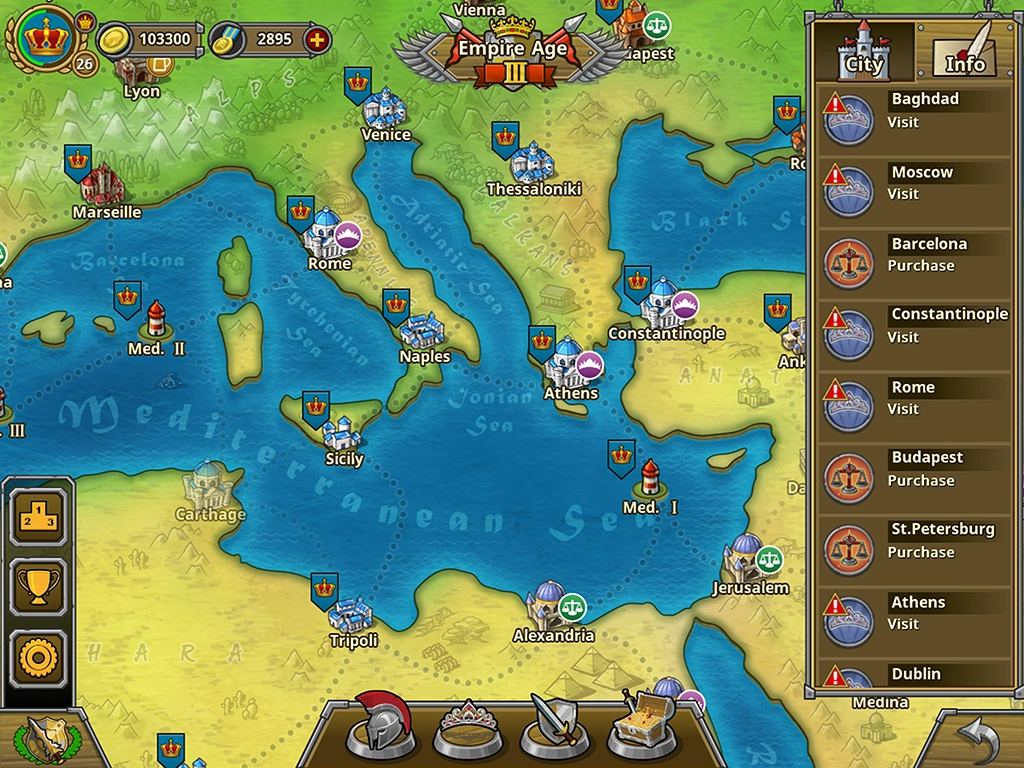Choose the Med. I lighthouse mission
This screenshot has width=1024, height=768.
[x=650, y=480]
